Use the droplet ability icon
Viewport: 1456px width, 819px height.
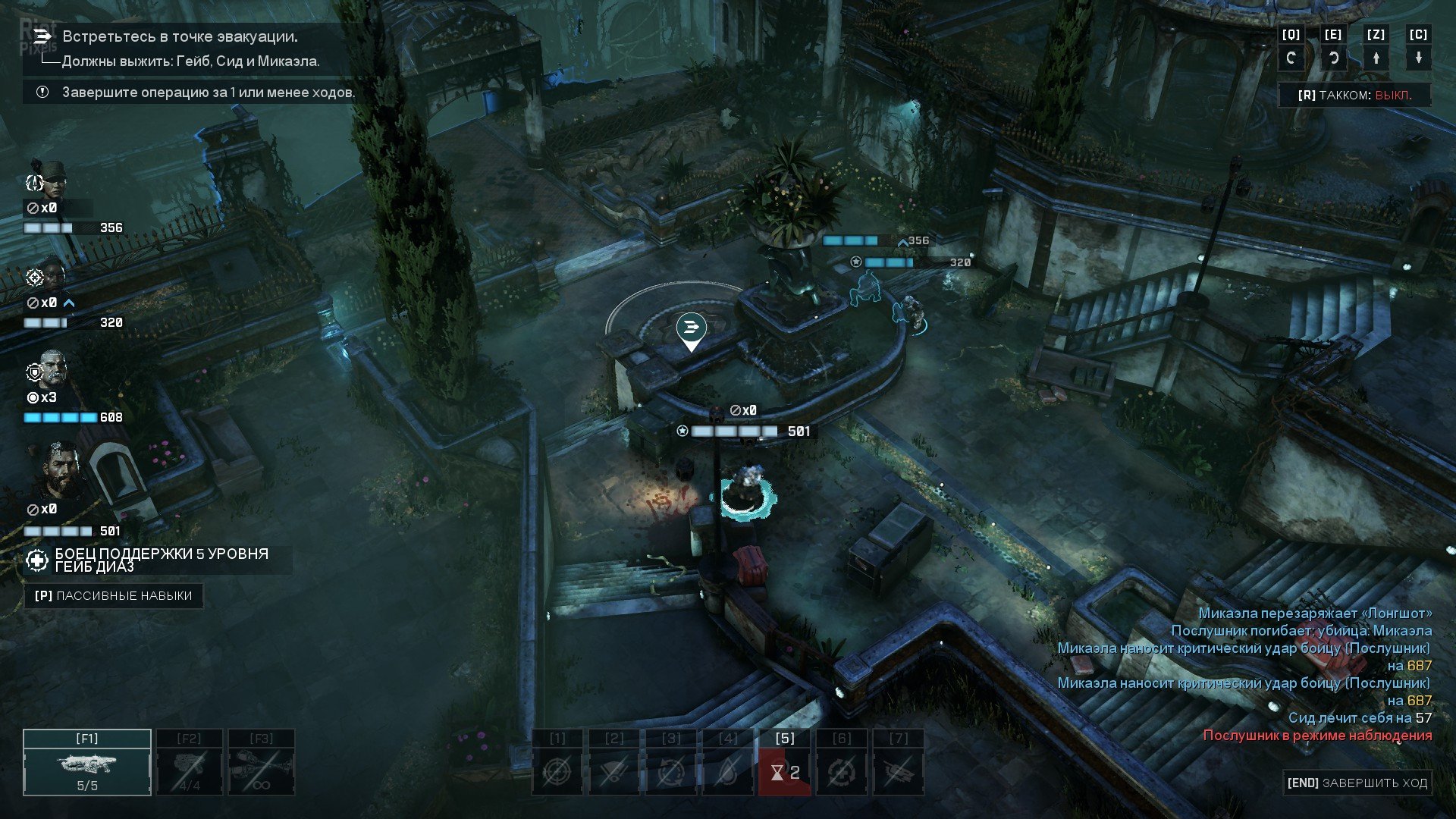click(728, 772)
